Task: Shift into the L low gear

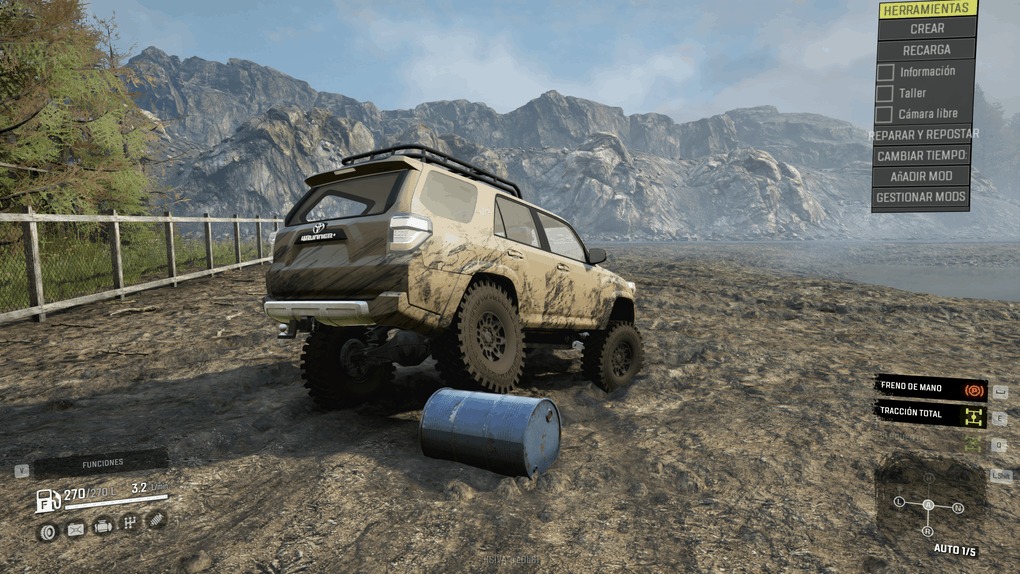Action: [899, 501]
